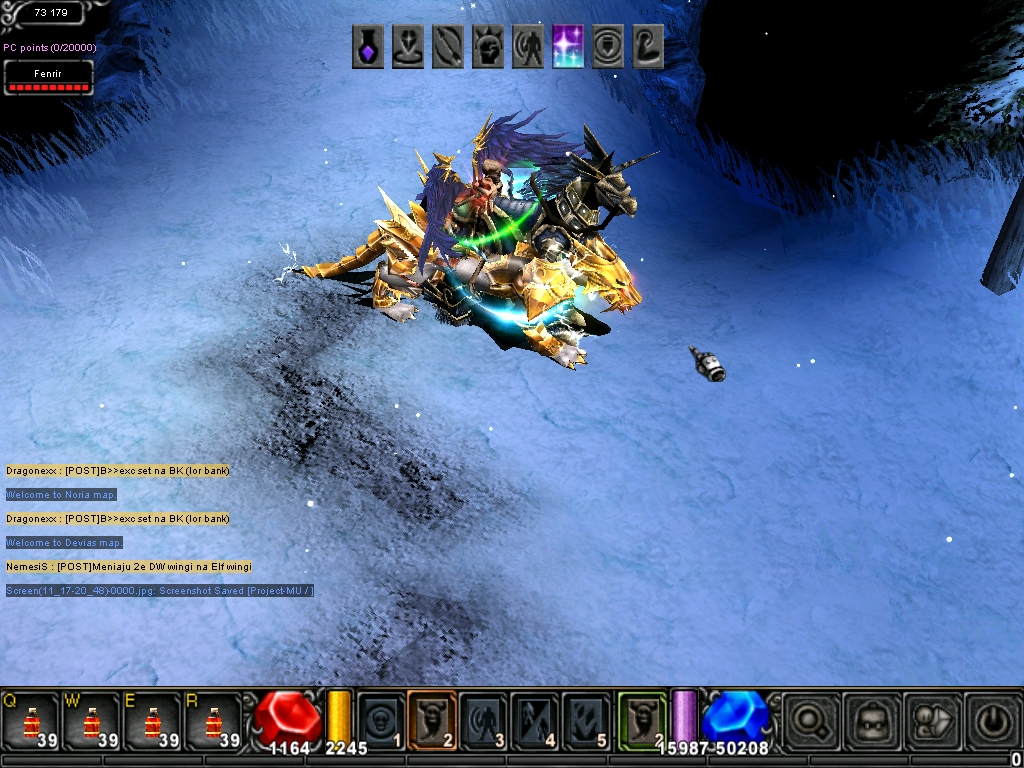The image size is (1024, 768).
Task: Click the purple potion buff icon
Action: coord(368,47)
